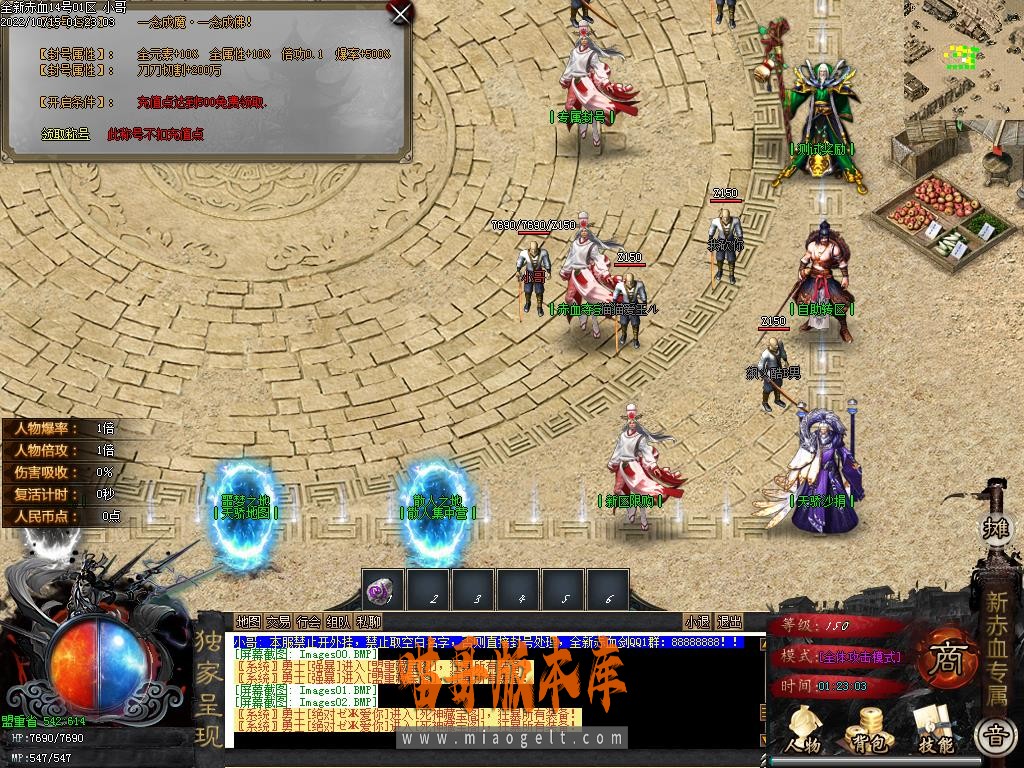Click the 领取称号 claim title link

[65, 133]
